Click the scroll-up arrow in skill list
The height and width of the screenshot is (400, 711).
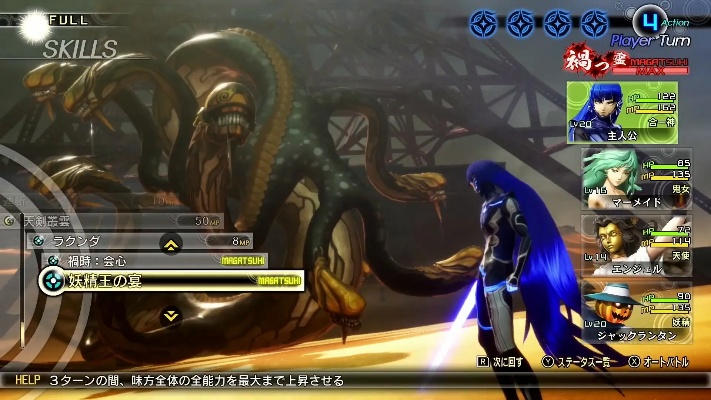click(x=171, y=243)
